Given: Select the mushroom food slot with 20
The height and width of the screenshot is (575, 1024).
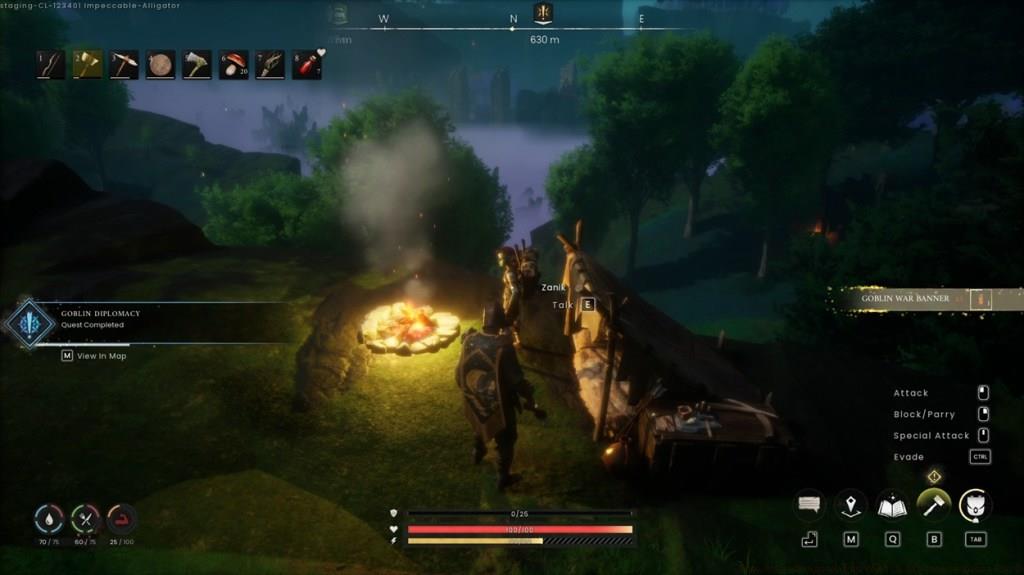Looking at the screenshot, I should click(234, 65).
